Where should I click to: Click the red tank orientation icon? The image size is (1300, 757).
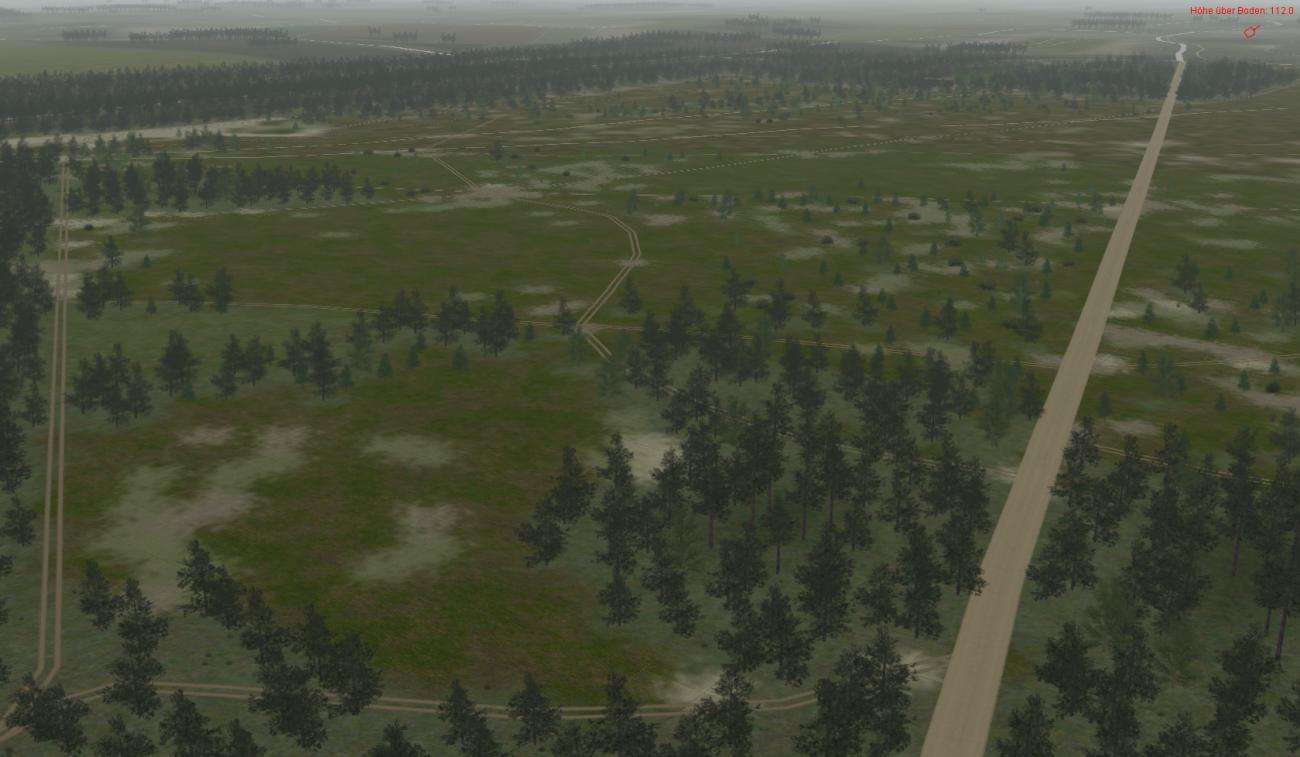click(x=1249, y=32)
